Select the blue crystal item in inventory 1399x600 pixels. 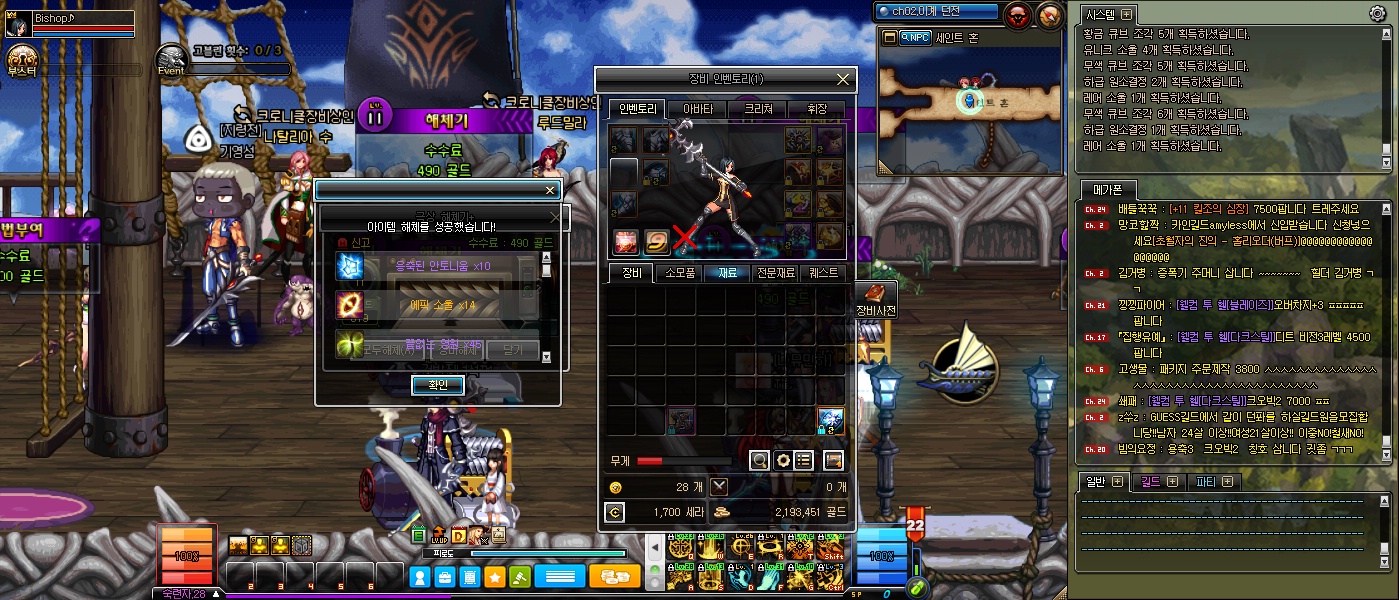click(x=831, y=419)
